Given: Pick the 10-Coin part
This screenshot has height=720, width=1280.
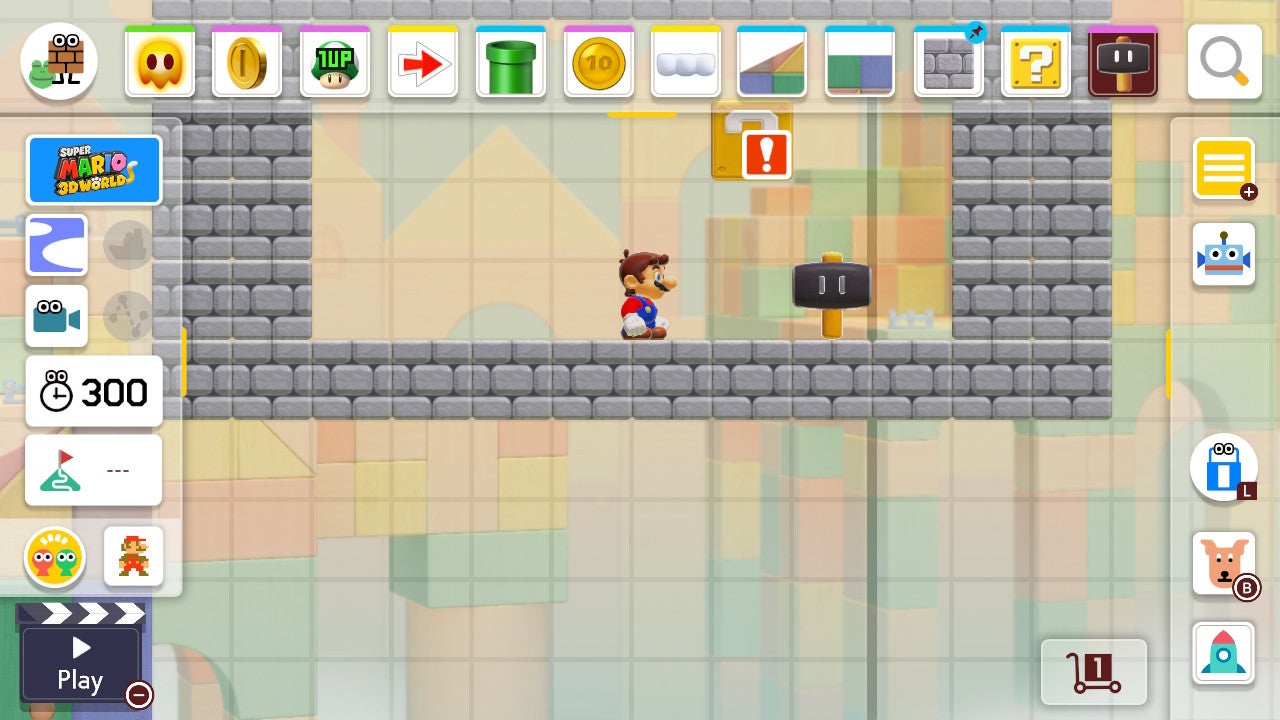Looking at the screenshot, I should tap(598, 61).
